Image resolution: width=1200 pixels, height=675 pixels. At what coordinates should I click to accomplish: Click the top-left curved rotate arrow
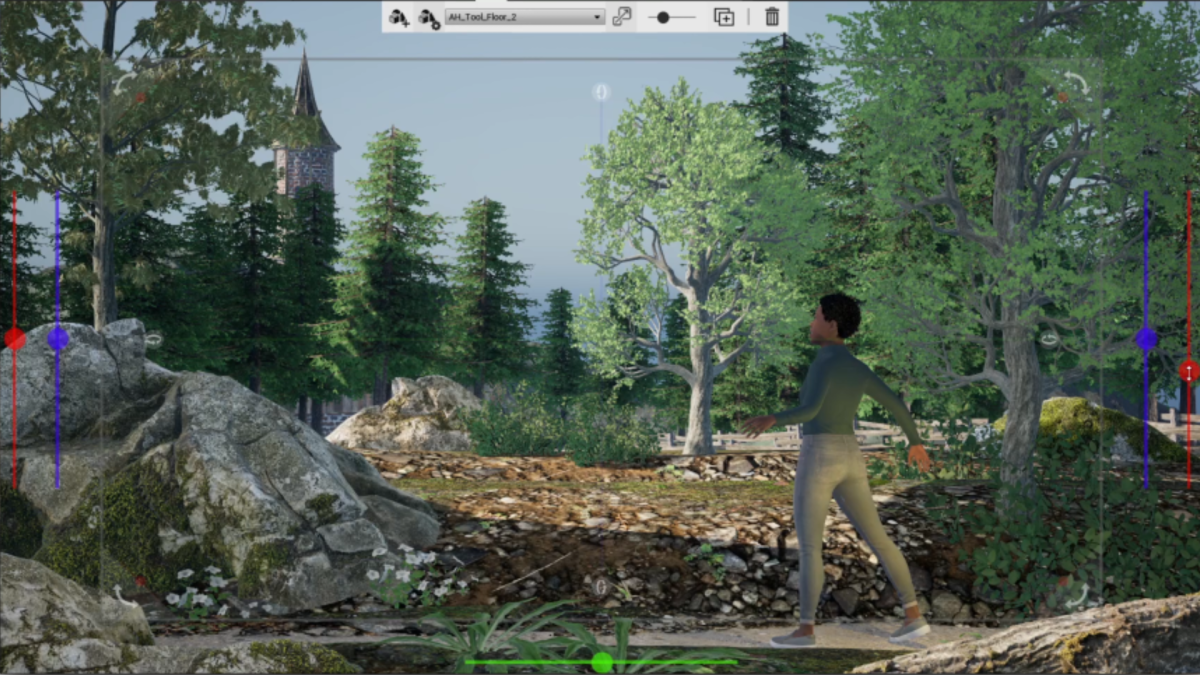click(123, 84)
